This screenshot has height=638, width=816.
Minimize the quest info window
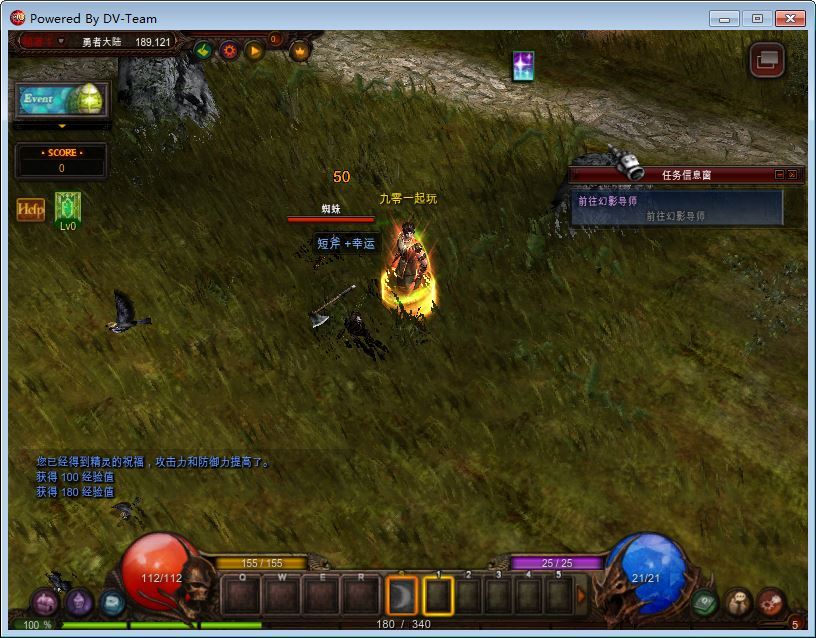(x=780, y=175)
